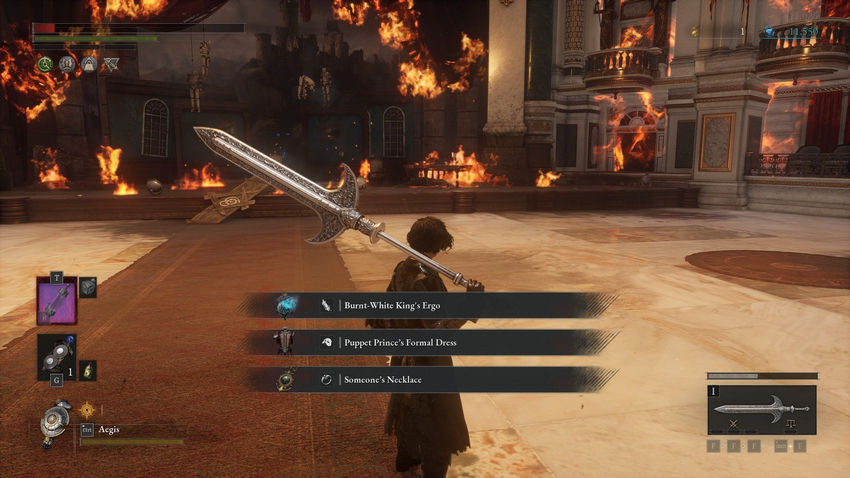Click the small cube item beside purple slot
The height and width of the screenshot is (478, 850).
click(88, 287)
